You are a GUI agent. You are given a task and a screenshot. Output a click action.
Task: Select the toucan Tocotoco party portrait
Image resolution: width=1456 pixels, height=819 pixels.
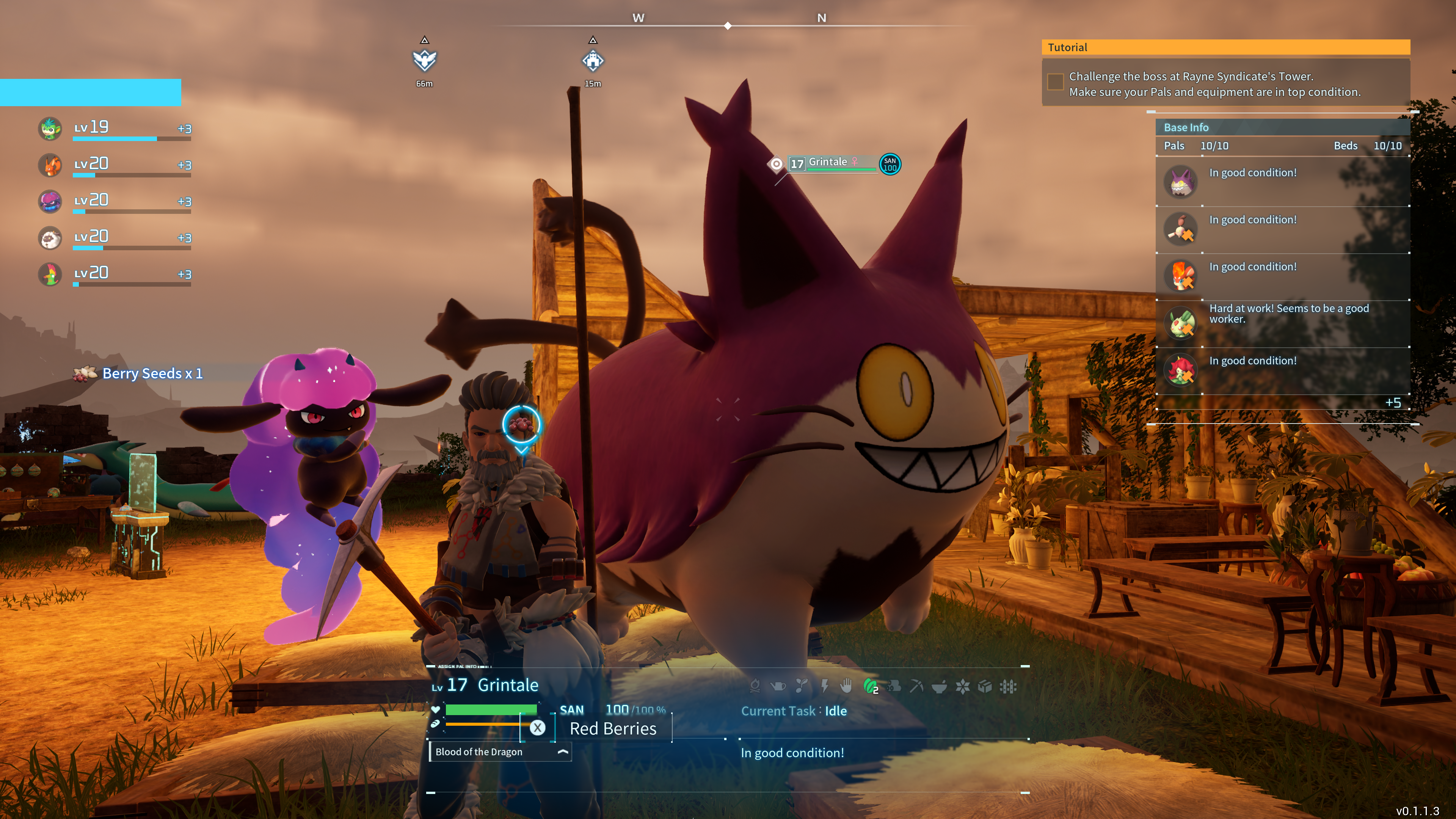pos(50,274)
